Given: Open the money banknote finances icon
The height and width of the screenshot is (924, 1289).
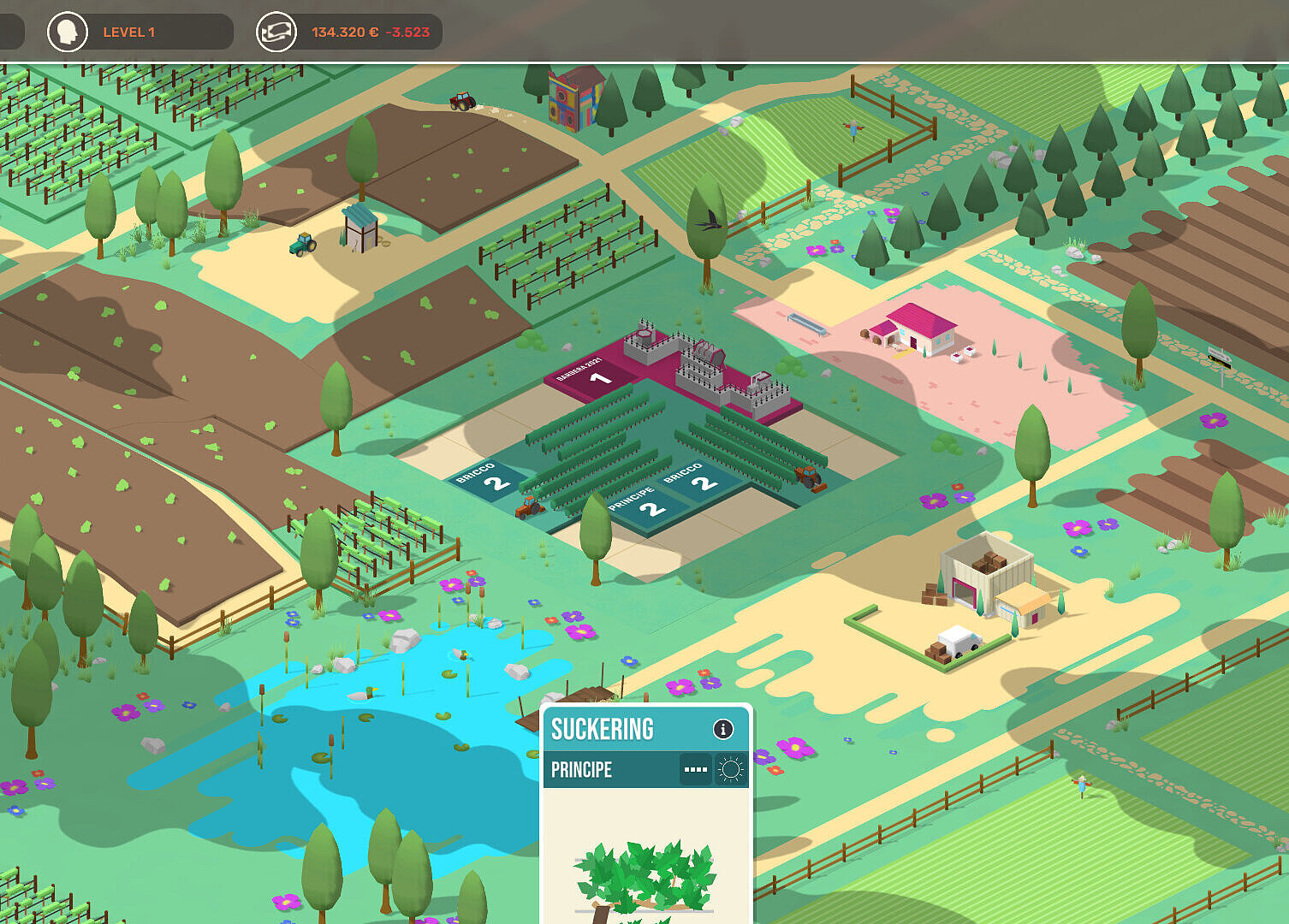Looking at the screenshot, I should pyautogui.click(x=276, y=33).
